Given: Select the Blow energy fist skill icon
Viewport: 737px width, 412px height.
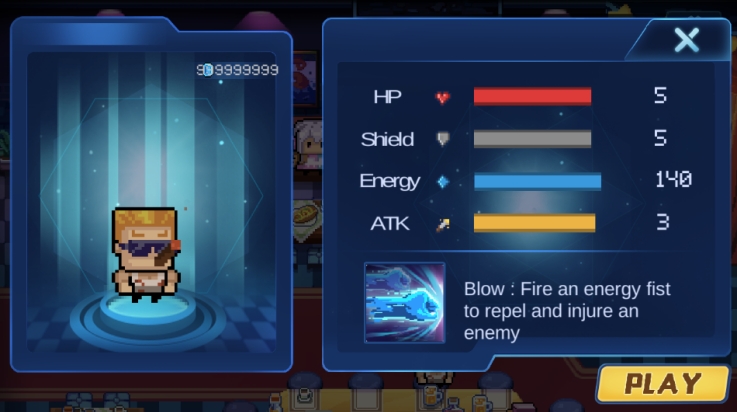Looking at the screenshot, I should tap(404, 303).
